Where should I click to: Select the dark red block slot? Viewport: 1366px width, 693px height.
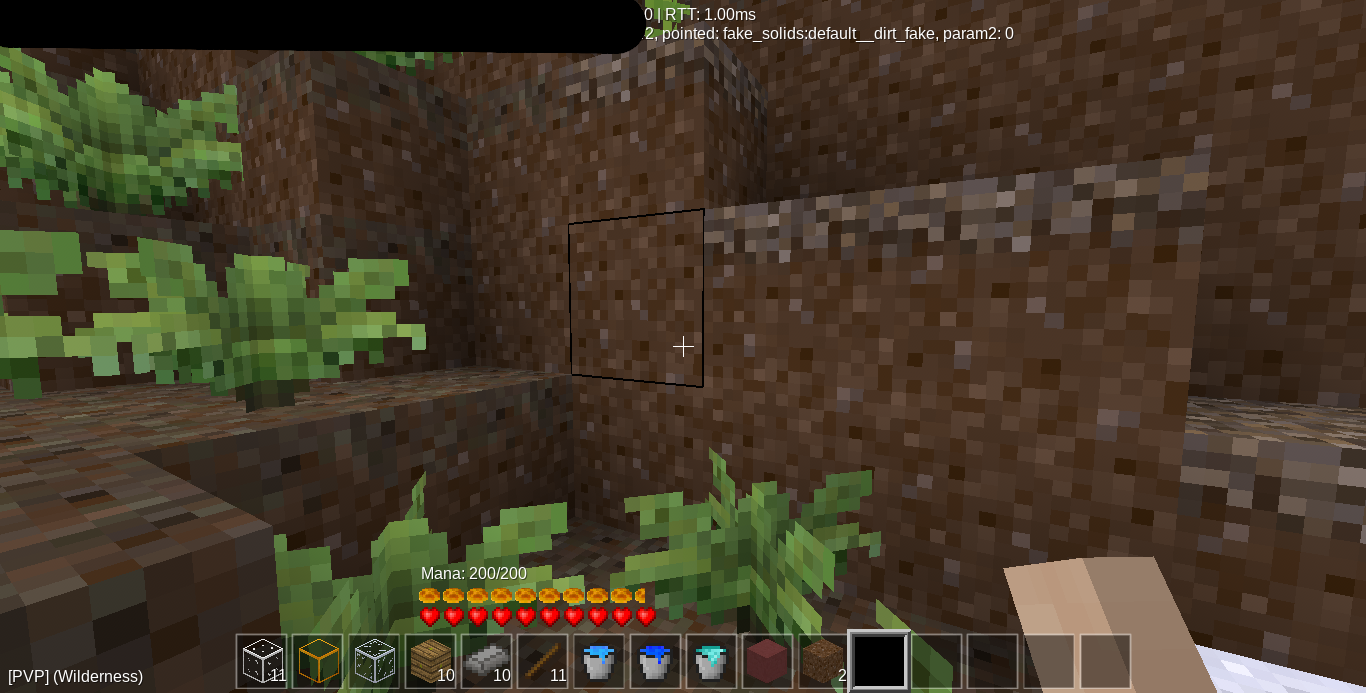point(766,661)
